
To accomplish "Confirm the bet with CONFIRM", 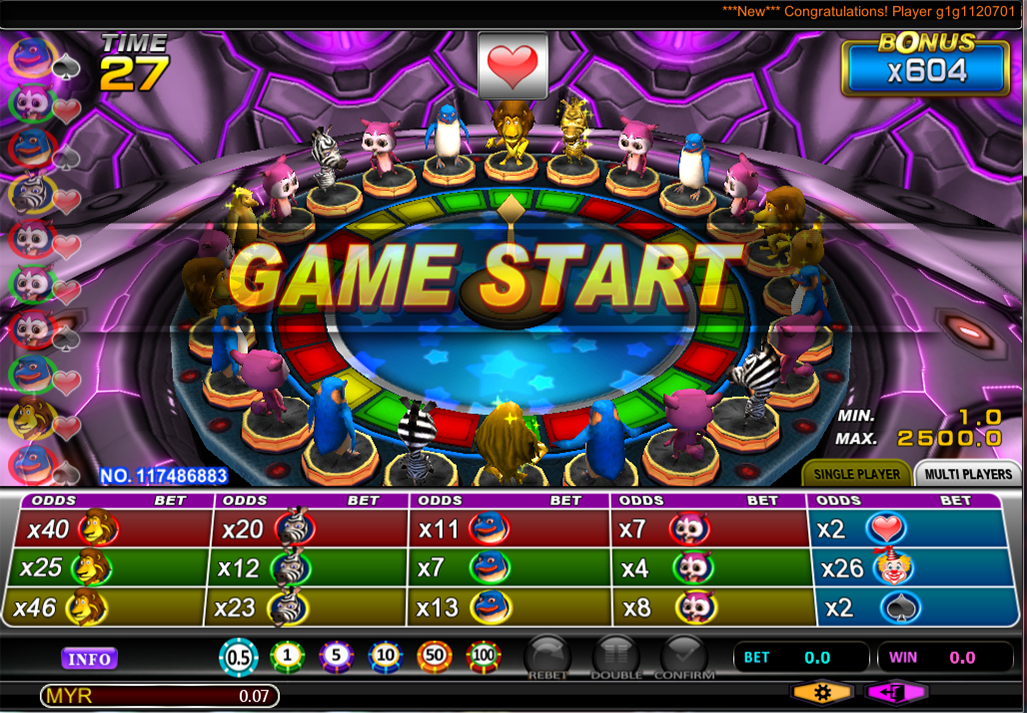I will click(x=684, y=657).
